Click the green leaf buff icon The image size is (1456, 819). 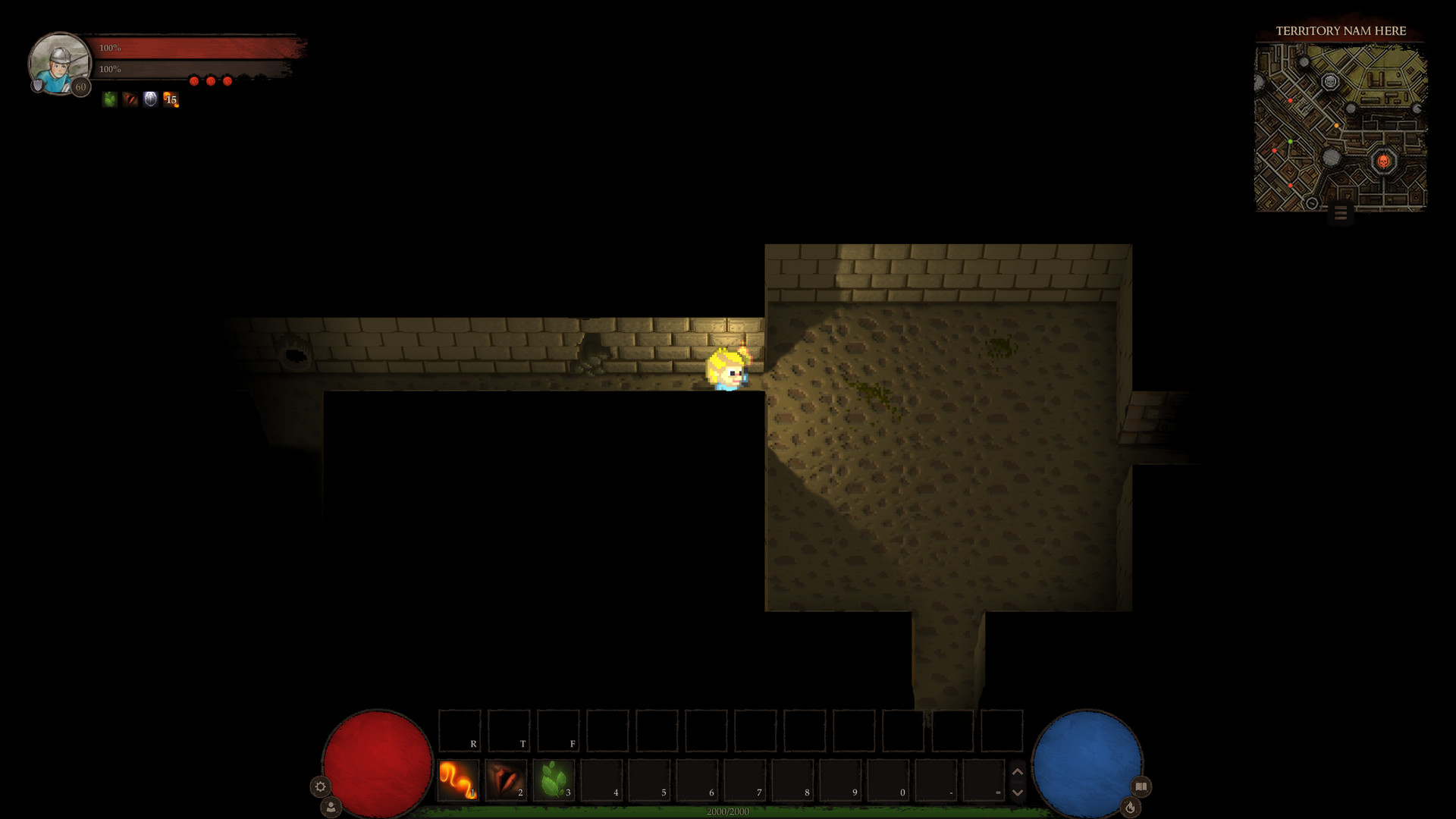point(108,99)
